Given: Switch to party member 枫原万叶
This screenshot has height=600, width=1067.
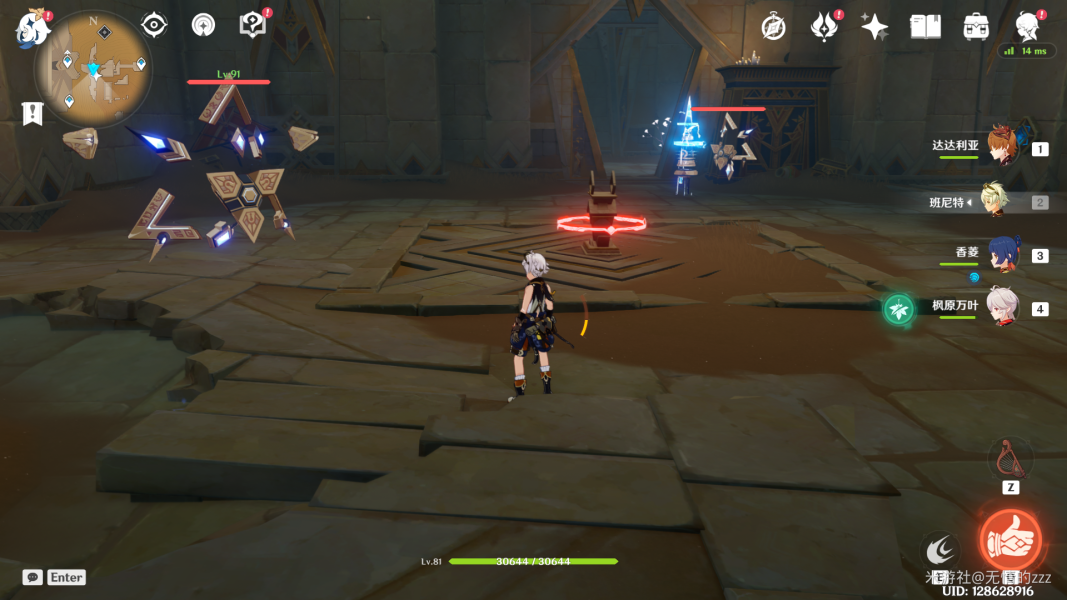Looking at the screenshot, I should [1002, 307].
